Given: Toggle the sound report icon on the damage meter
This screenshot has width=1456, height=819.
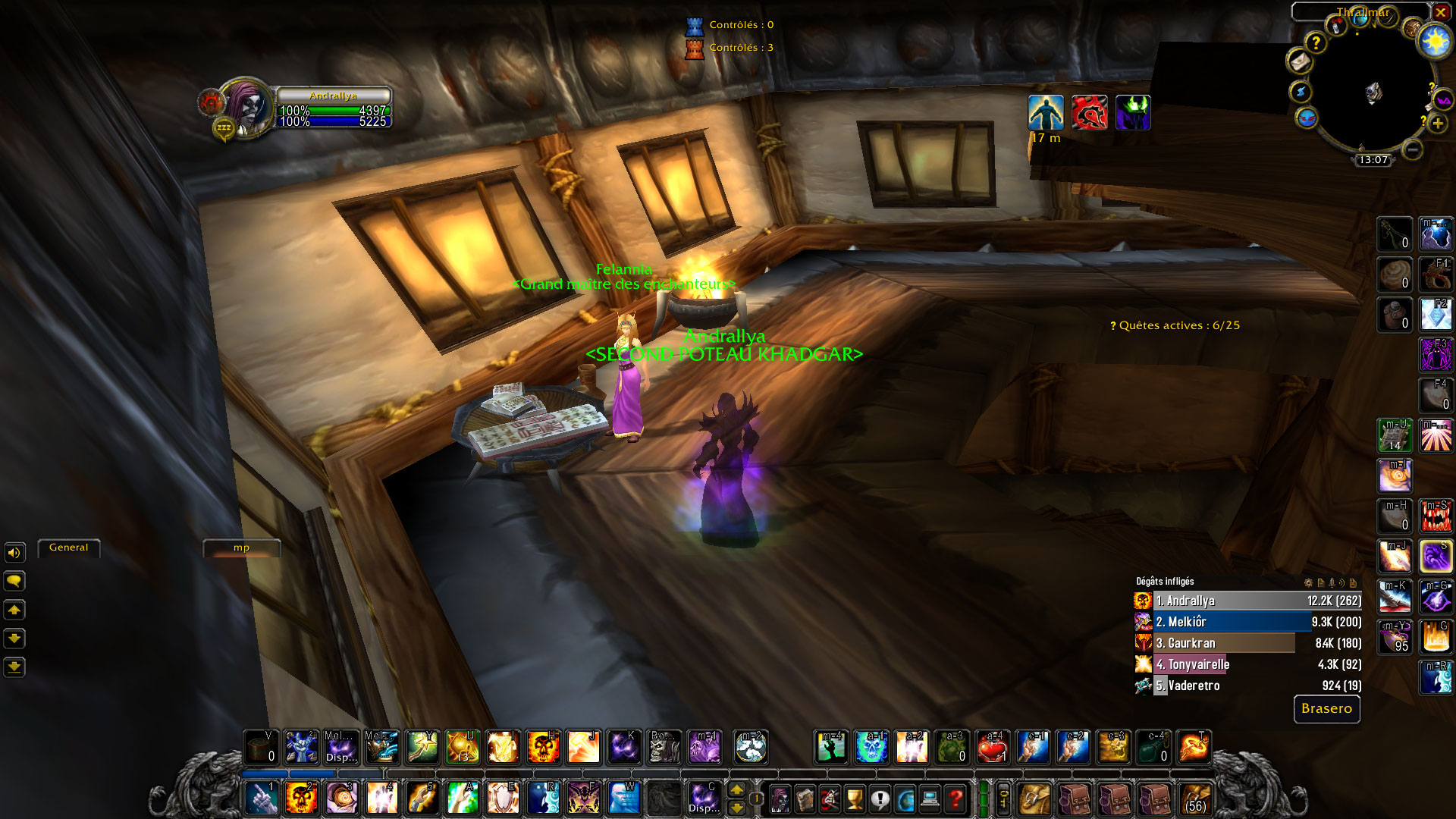Looking at the screenshot, I should point(1342,582).
